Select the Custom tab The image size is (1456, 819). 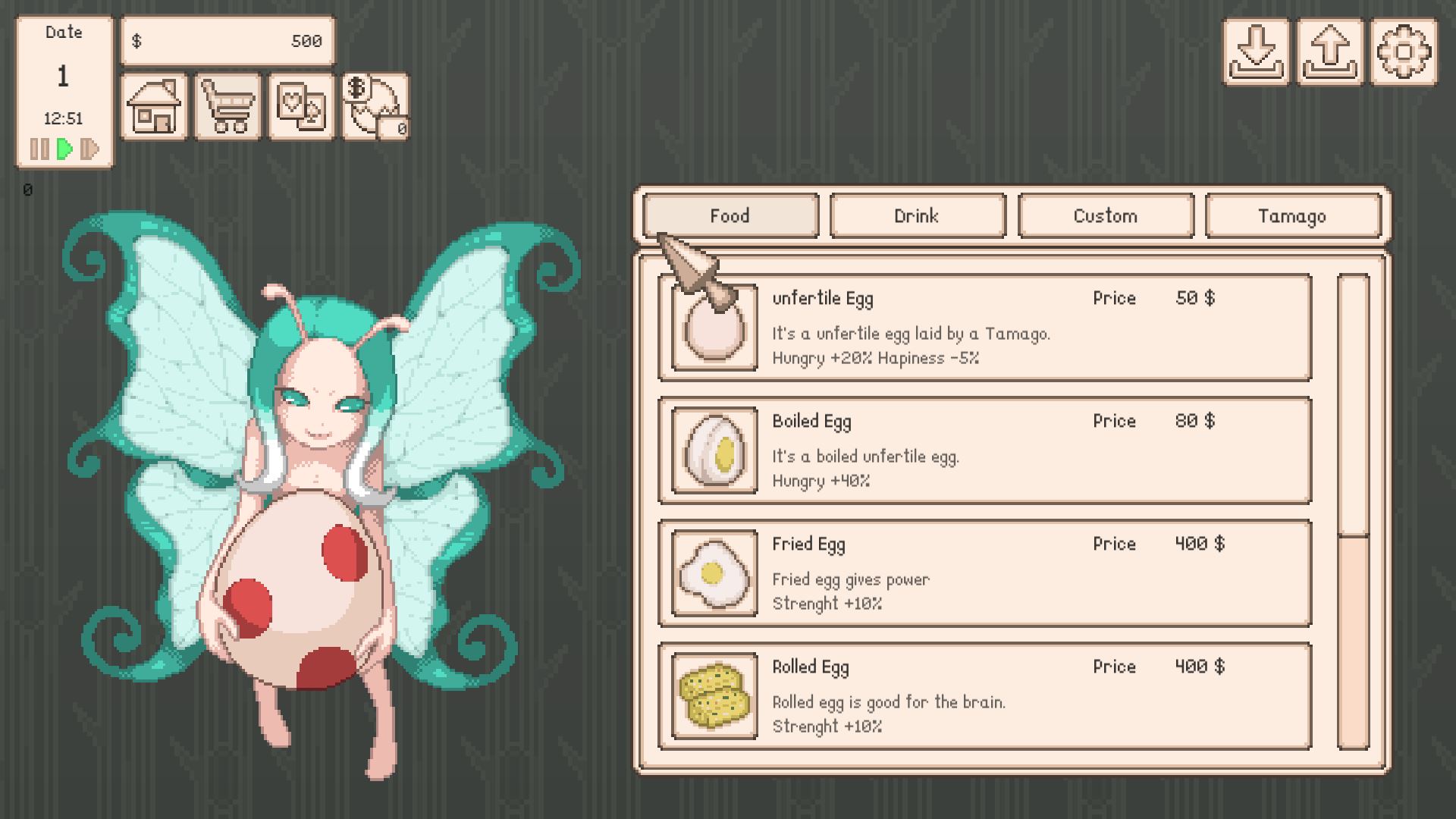coord(1105,216)
